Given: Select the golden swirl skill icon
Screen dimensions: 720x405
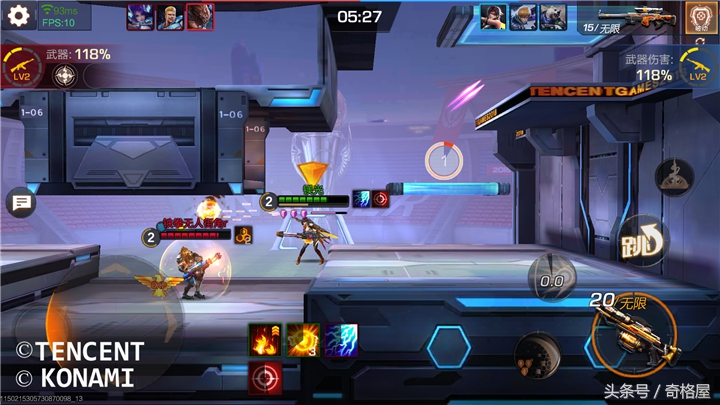Looking at the screenshot, I should [302, 340].
